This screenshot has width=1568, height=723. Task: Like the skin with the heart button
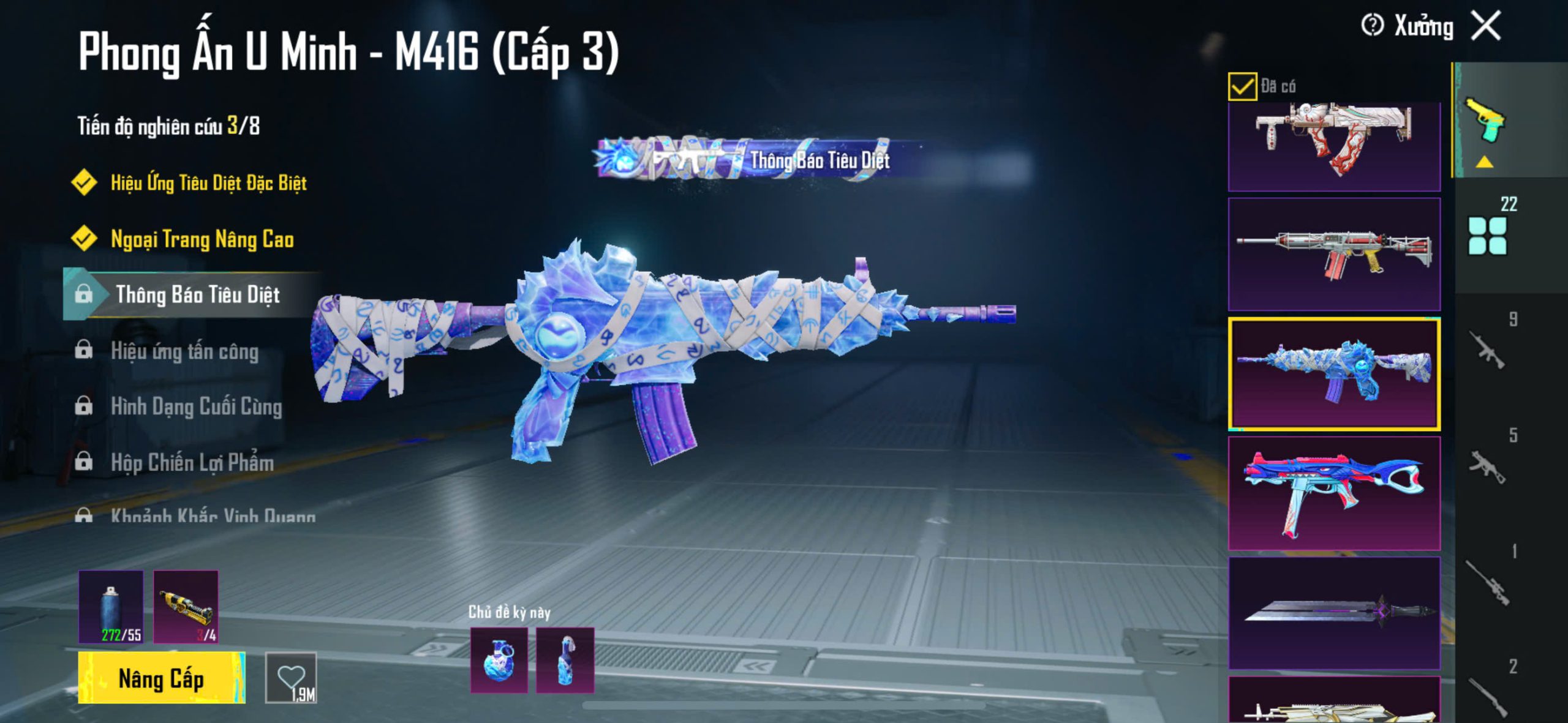(291, 678)
